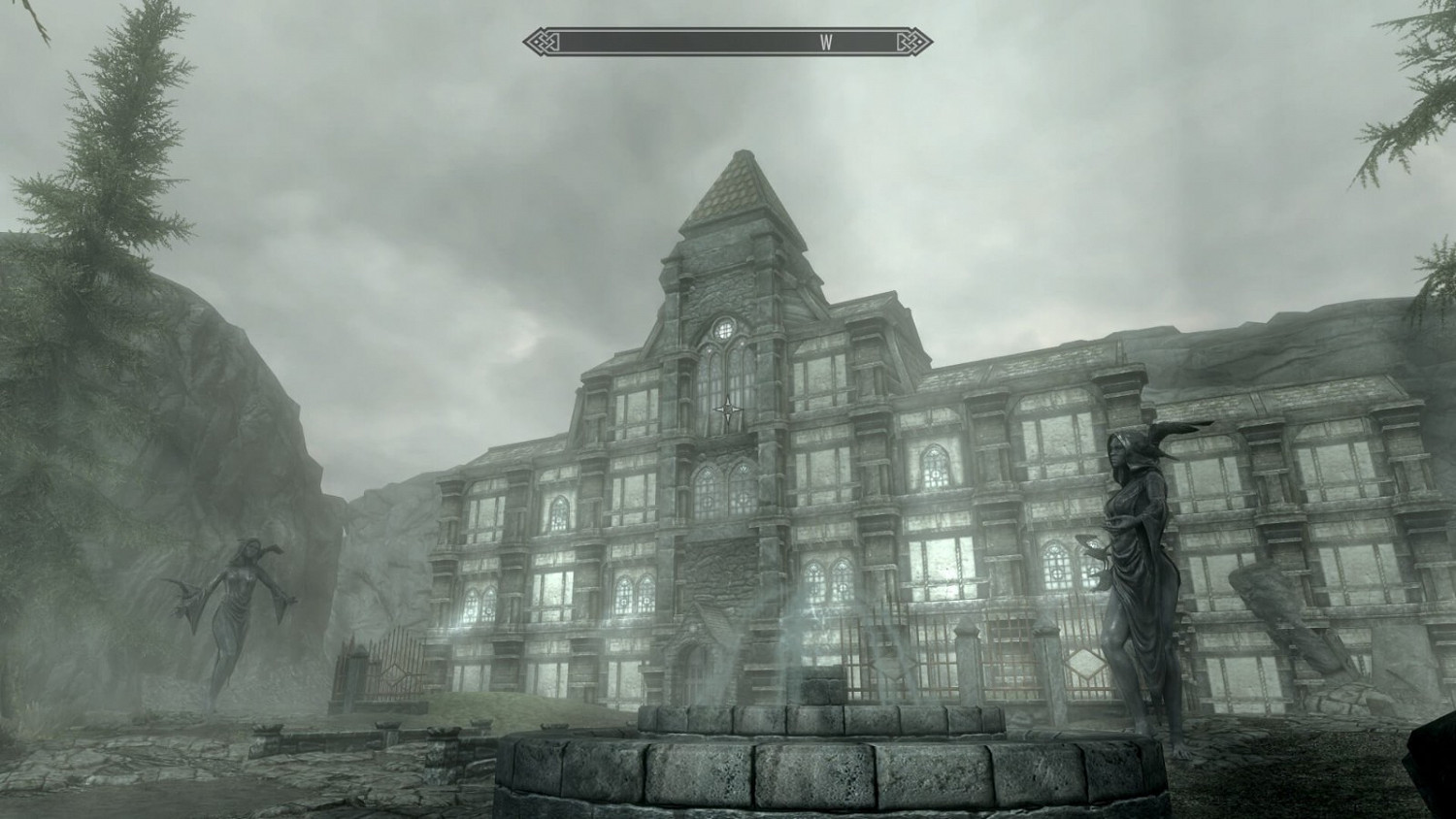
Task: Click the W marker on the compass bar
Action: pyautogui.click(x=826, y=42)
